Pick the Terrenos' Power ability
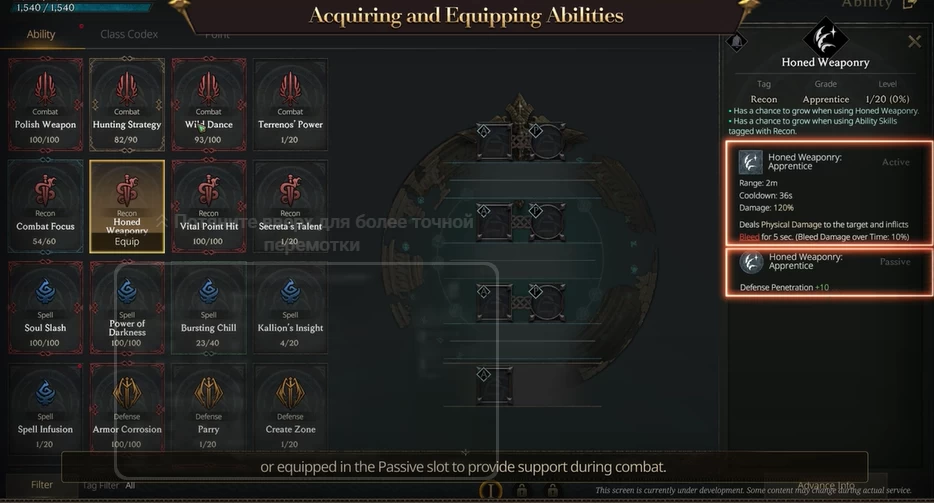 [291, 98]
